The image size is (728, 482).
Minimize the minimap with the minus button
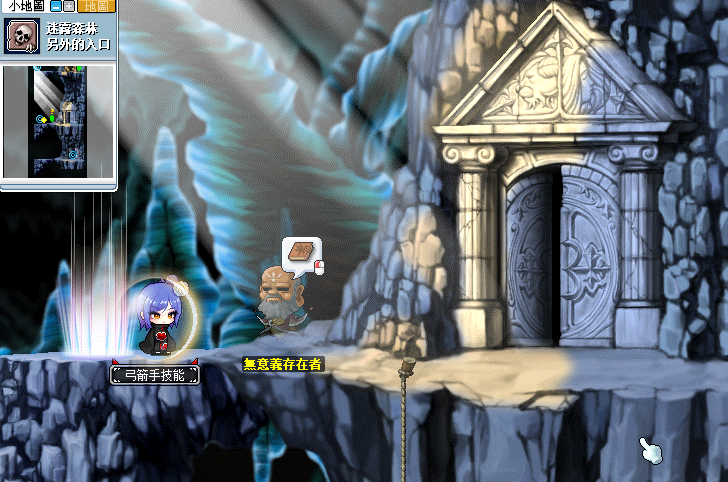coord(55,6)
